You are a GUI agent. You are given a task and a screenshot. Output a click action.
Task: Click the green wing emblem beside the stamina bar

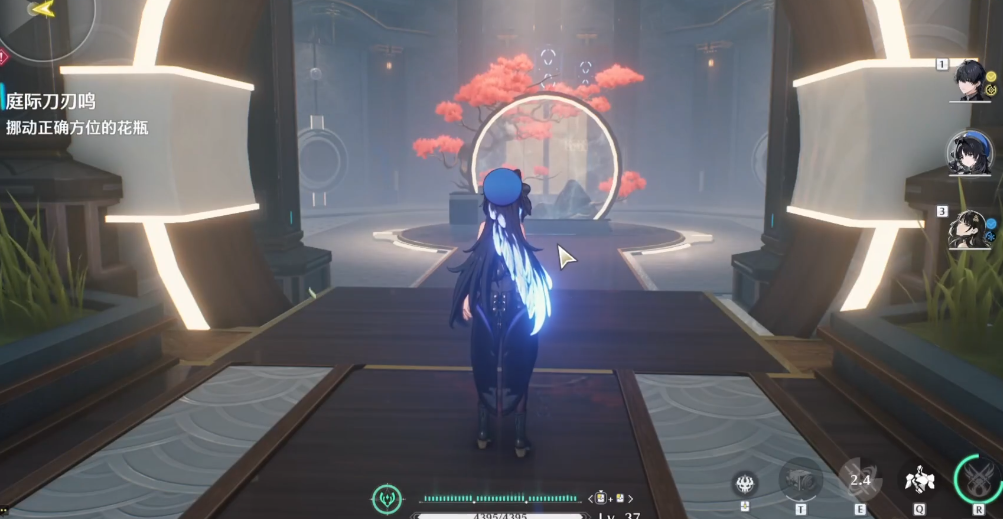[x=386, y=498]
